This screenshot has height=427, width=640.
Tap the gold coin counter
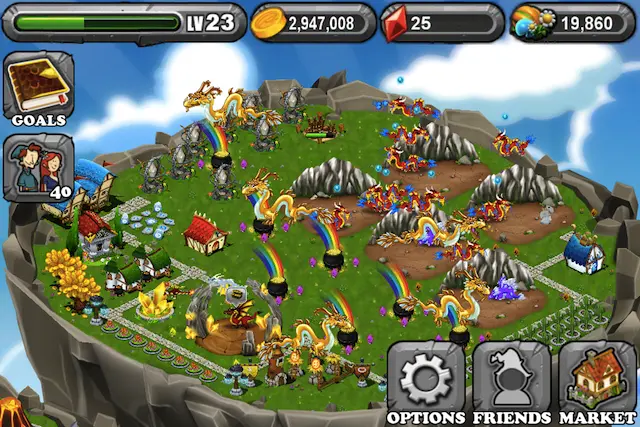point(311,22)
